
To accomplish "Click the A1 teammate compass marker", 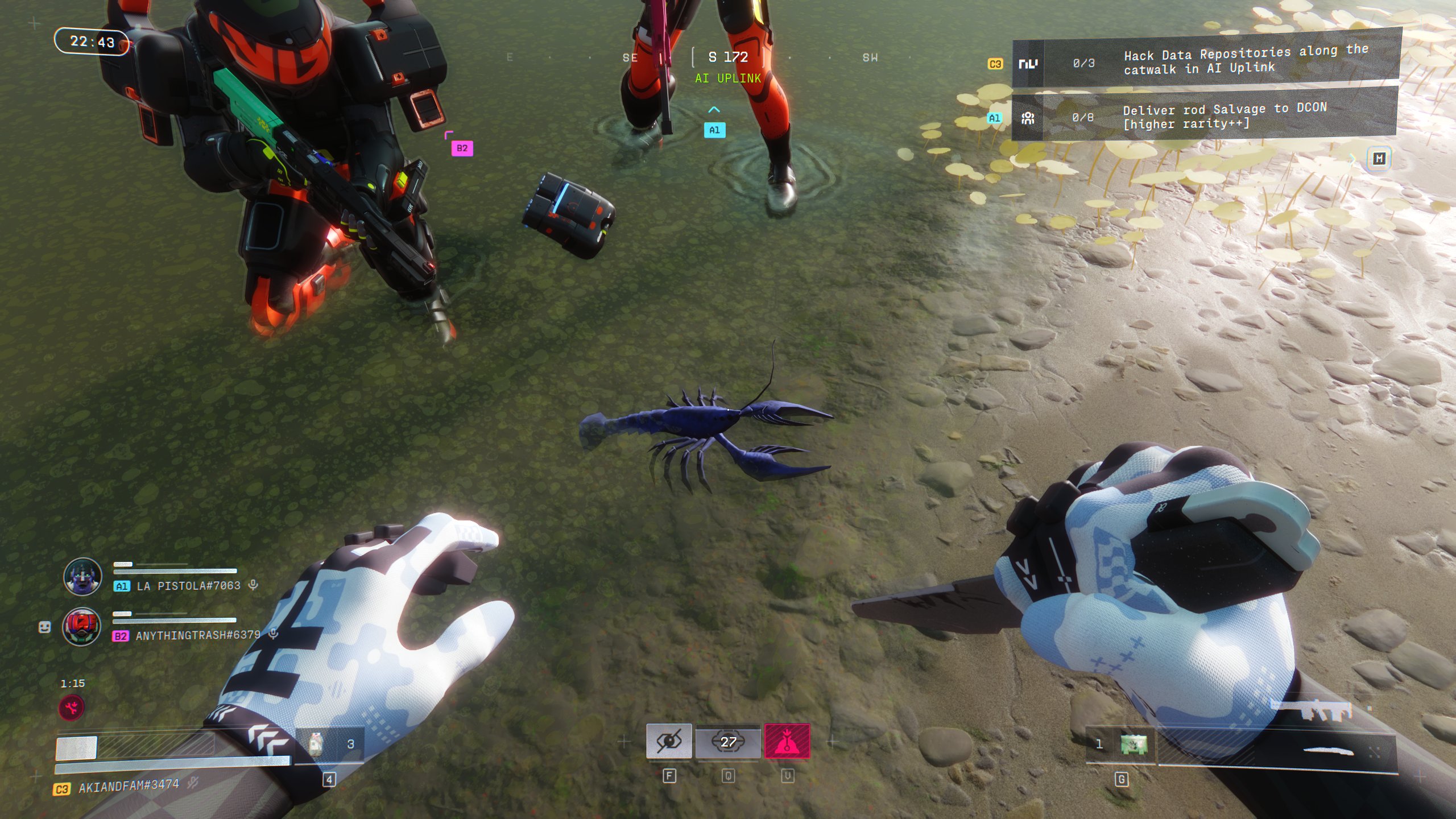I will click(714, 130).
